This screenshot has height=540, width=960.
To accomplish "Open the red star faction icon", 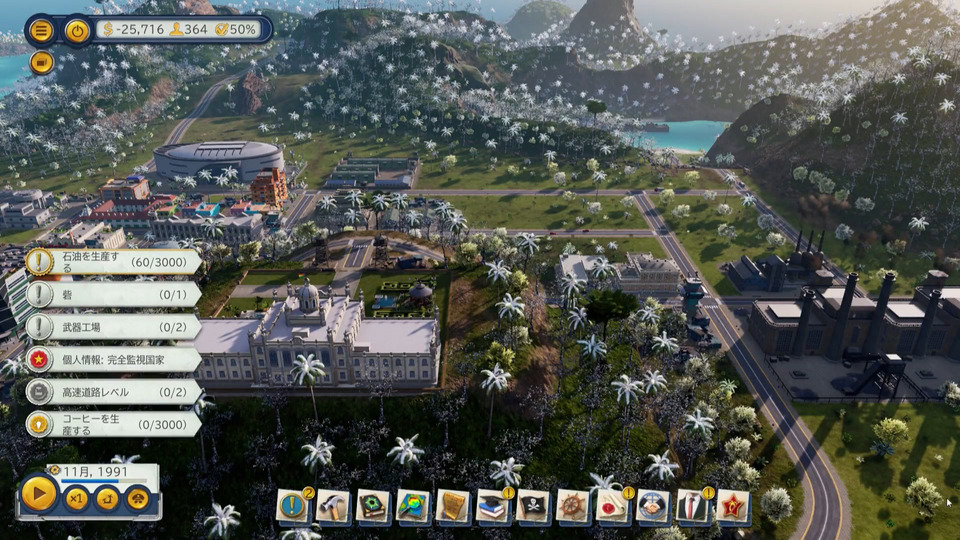I will (x=733, y=505).
